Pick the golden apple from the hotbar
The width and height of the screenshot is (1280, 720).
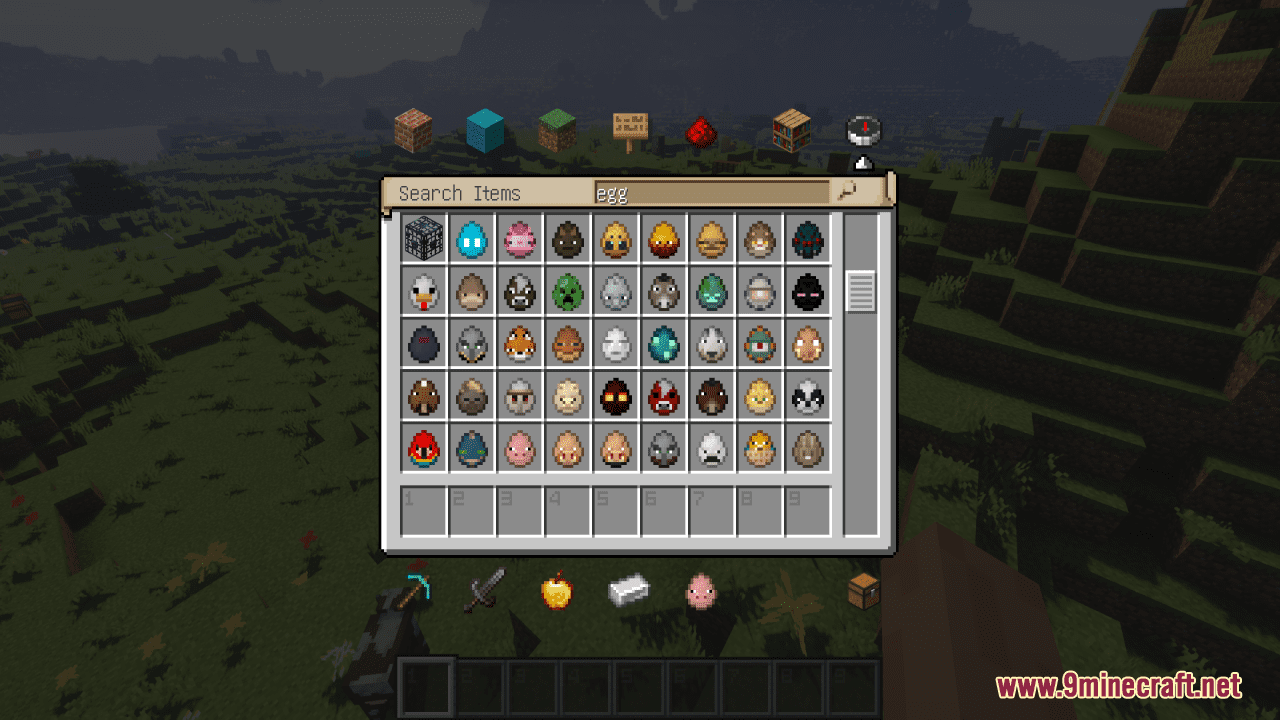tap(557, 592)
